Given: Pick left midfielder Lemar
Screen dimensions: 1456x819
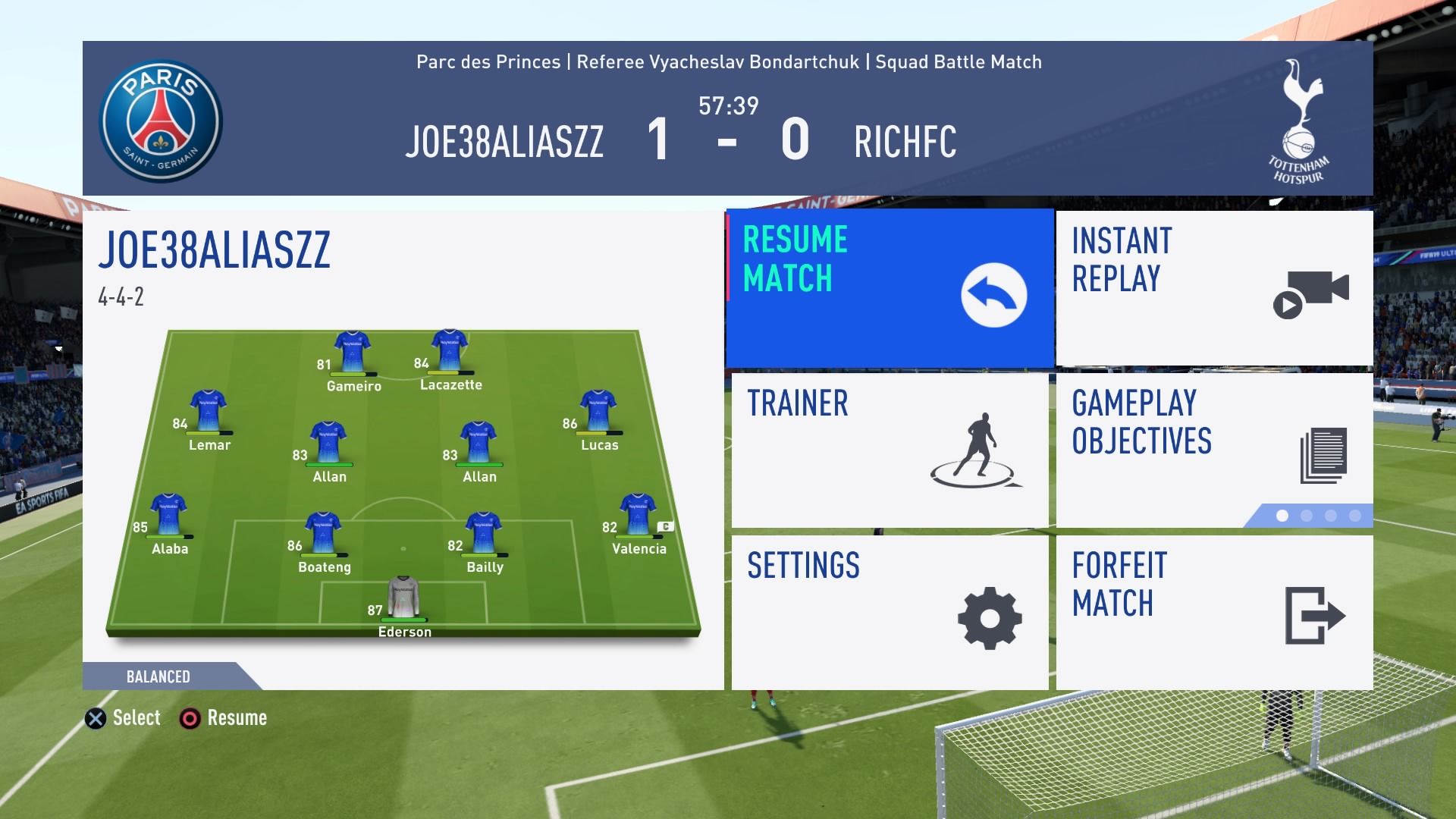Looking at the screenshot, I should pyautogui.click(x=208, y=412).
